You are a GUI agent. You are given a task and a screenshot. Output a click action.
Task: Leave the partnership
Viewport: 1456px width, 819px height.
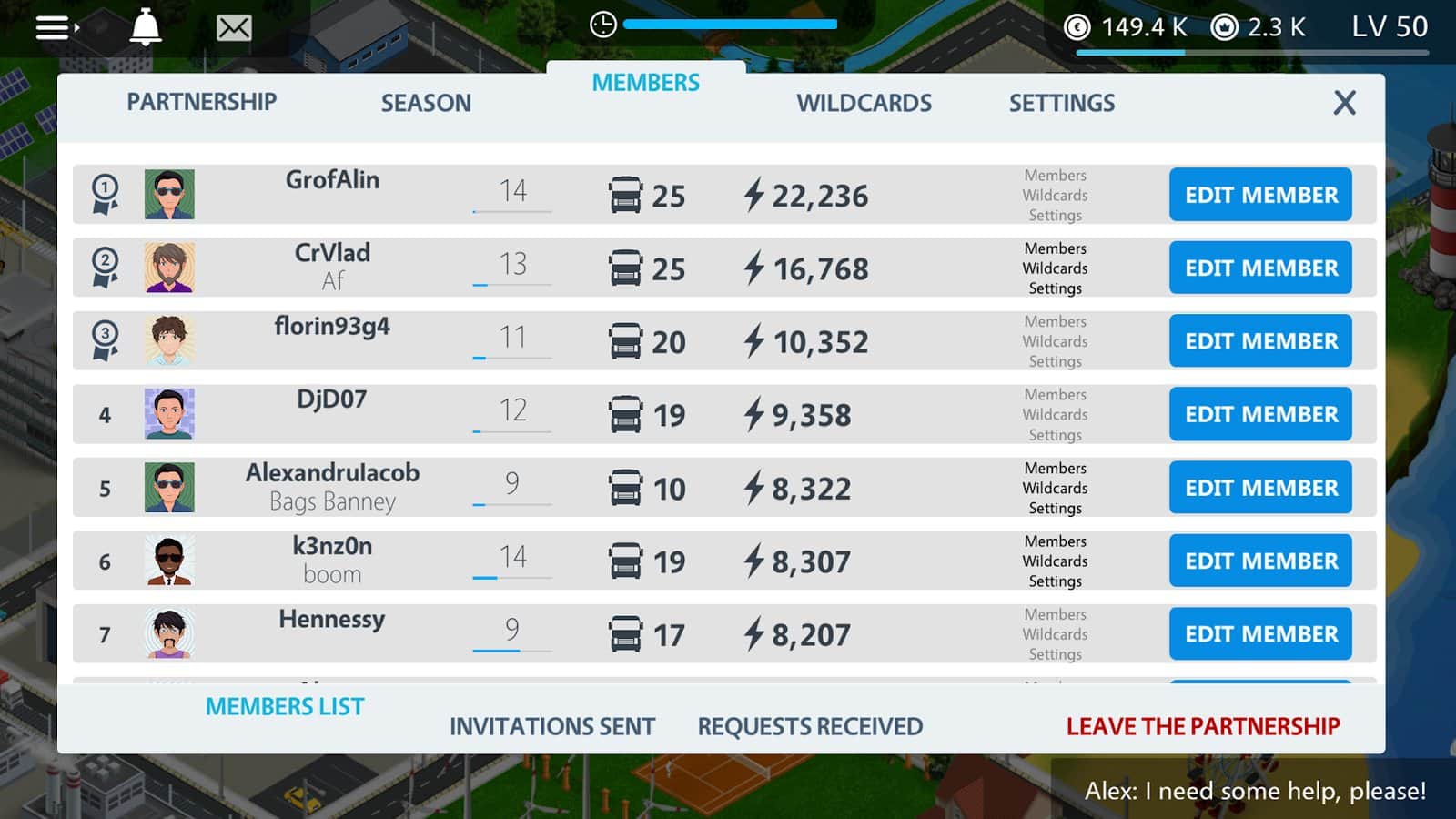[x=1203, y=726]
